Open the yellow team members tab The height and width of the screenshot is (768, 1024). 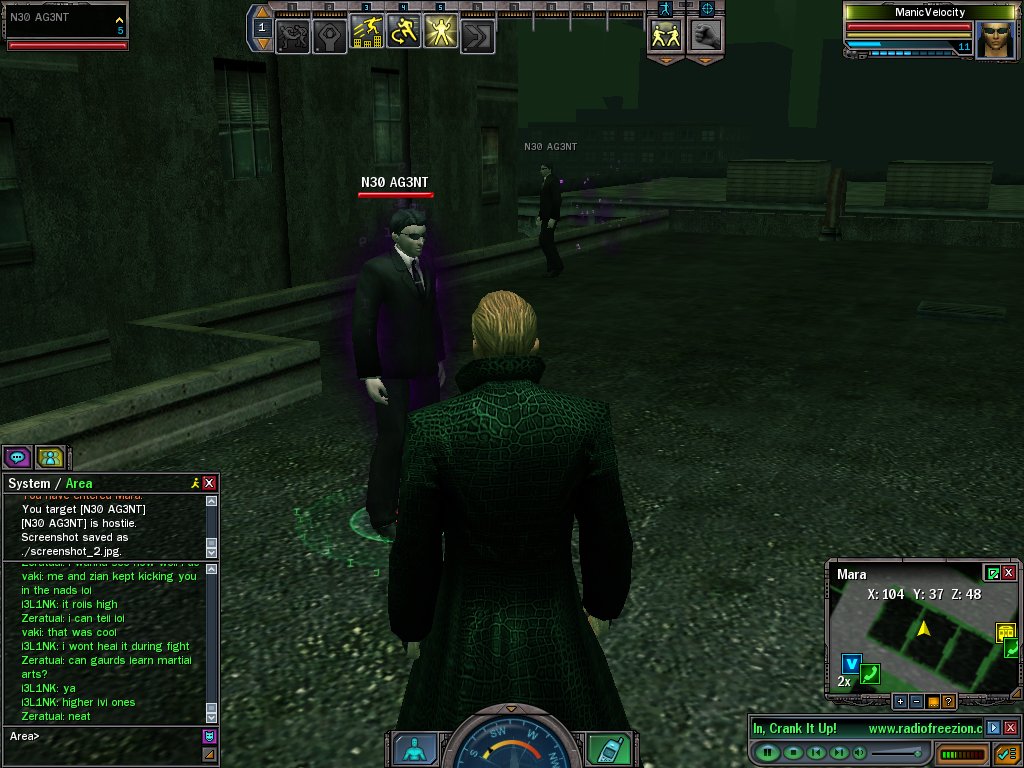(50, 458)
